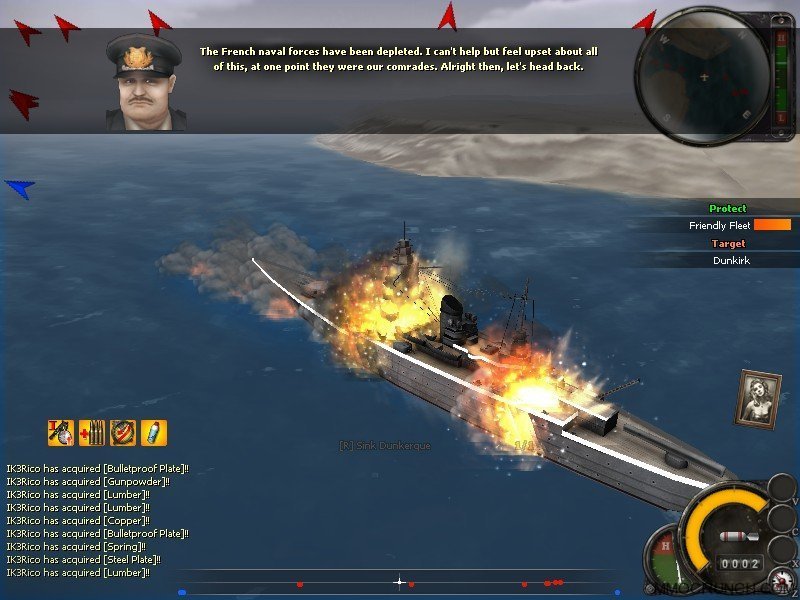The image size is (800, 600).
Task: Use the white bottle item icon
Action: (x=154, y=433)
